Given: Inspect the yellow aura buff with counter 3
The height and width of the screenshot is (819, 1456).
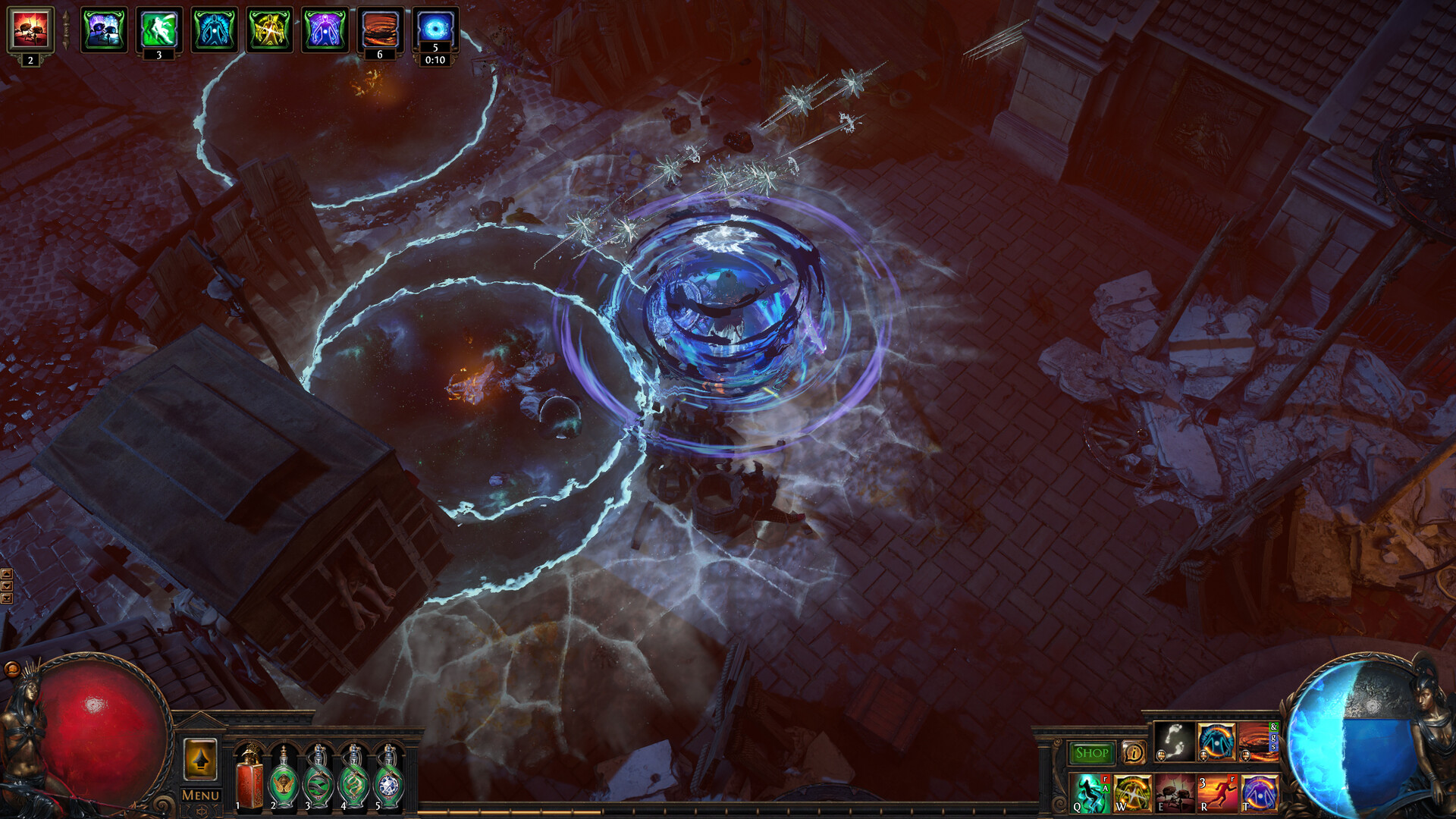Looking at the screenshot, I should [x=269, y=29].
